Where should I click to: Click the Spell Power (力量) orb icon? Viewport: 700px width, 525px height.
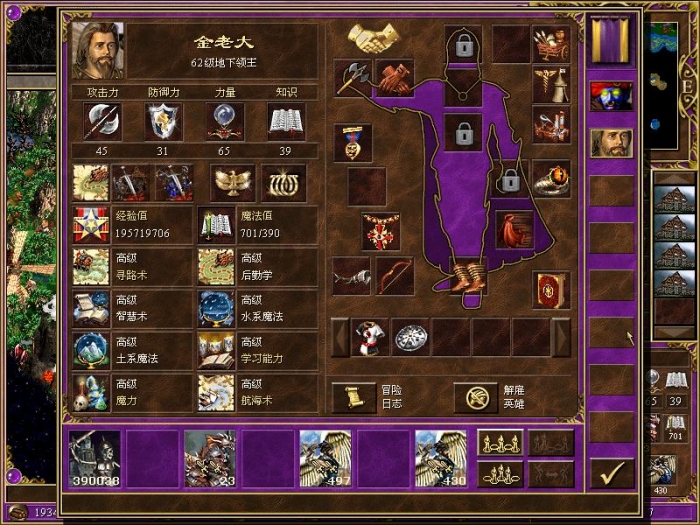coord(225,121)
